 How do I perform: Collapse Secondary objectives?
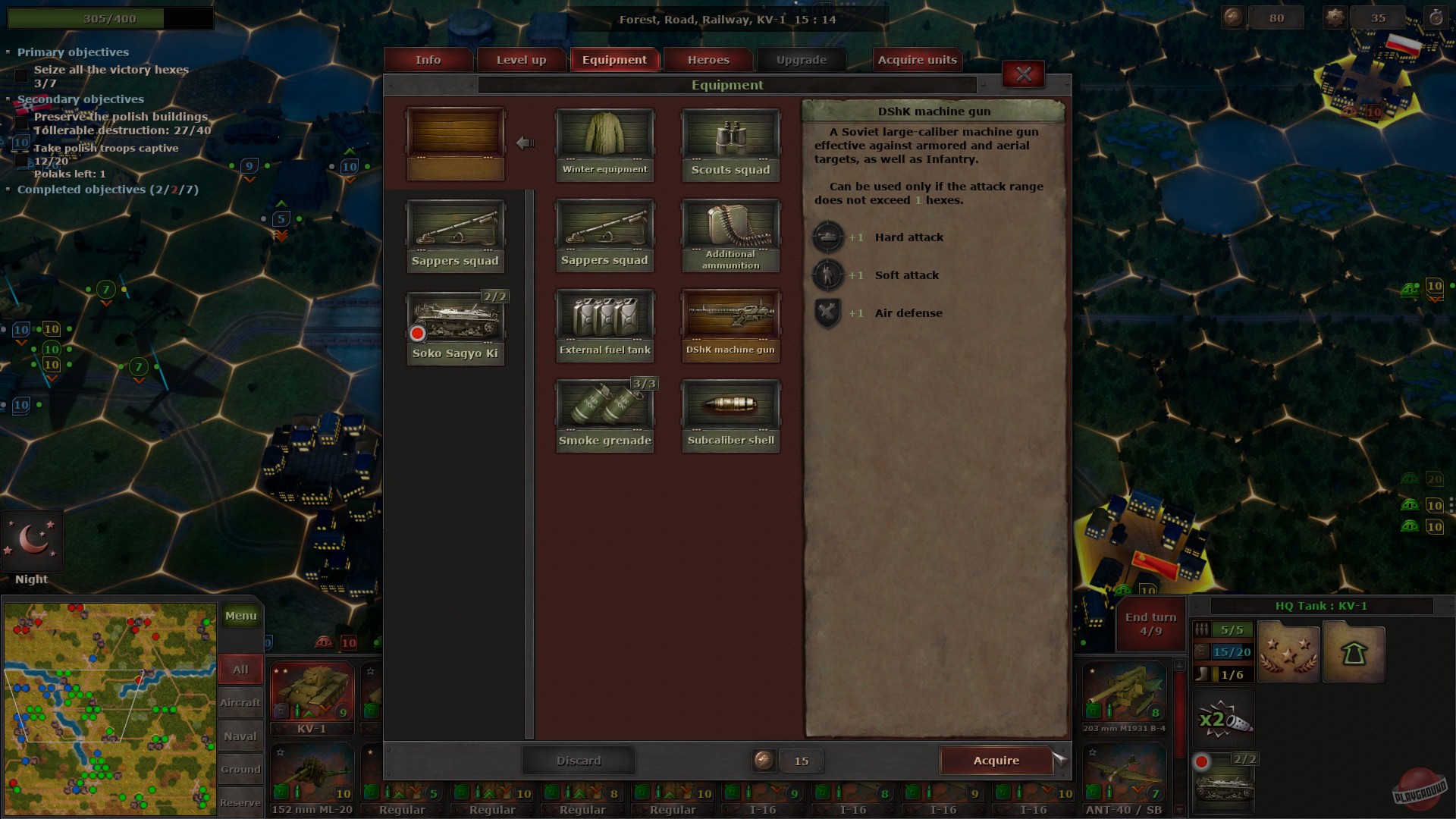point(9,100)
